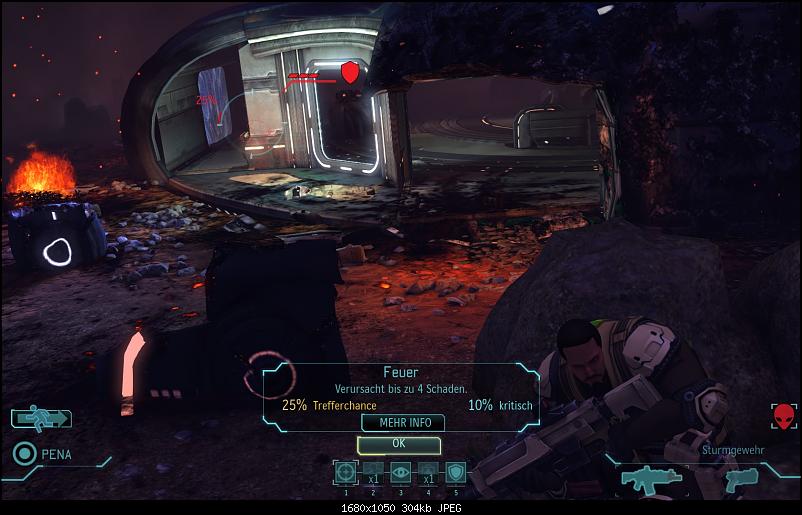This screenshot has height=515, width=802.
Task: Switch to the pistol sidearm
Action: coord(739,479)
